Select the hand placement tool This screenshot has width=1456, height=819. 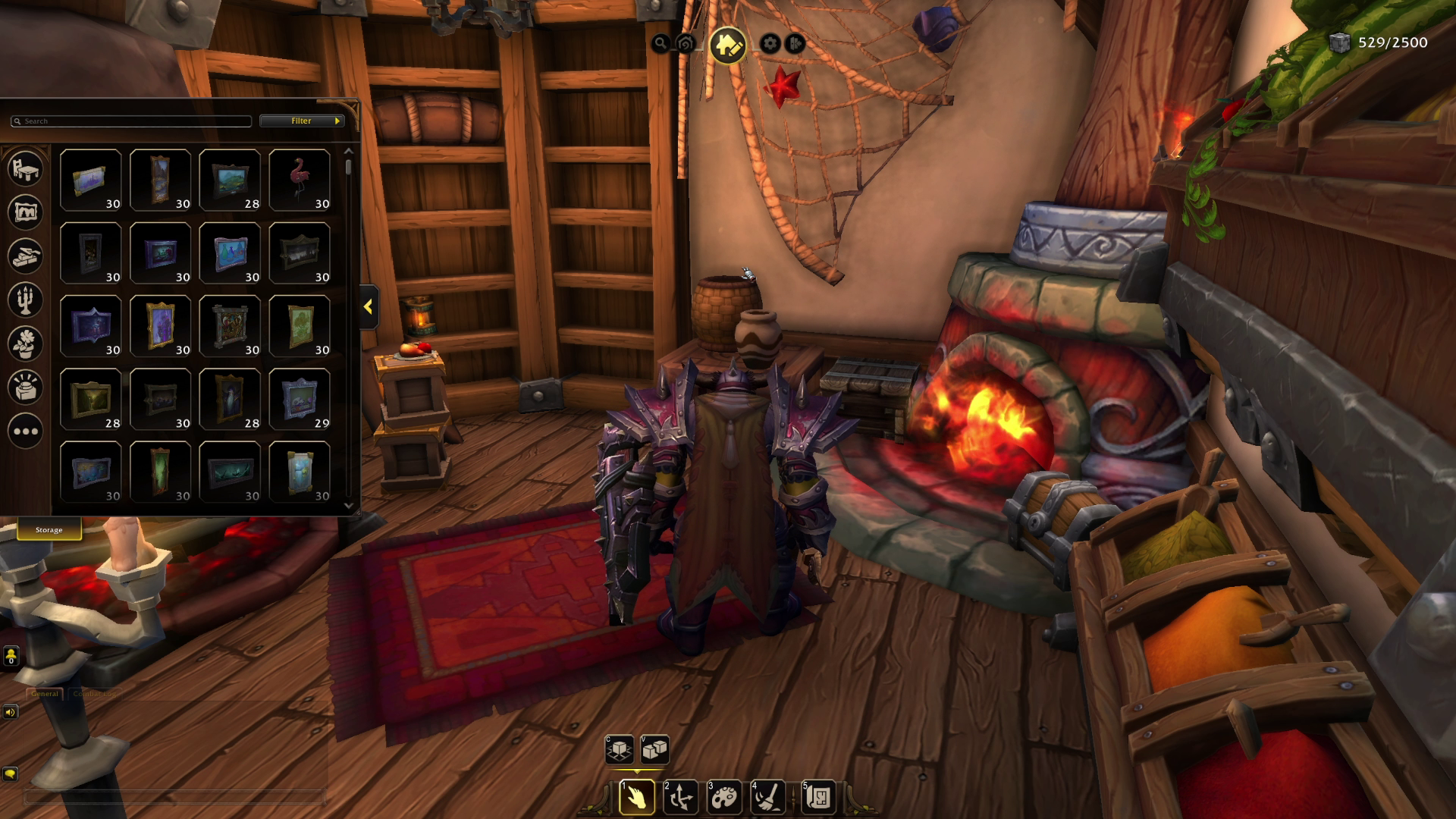(637, 797)
